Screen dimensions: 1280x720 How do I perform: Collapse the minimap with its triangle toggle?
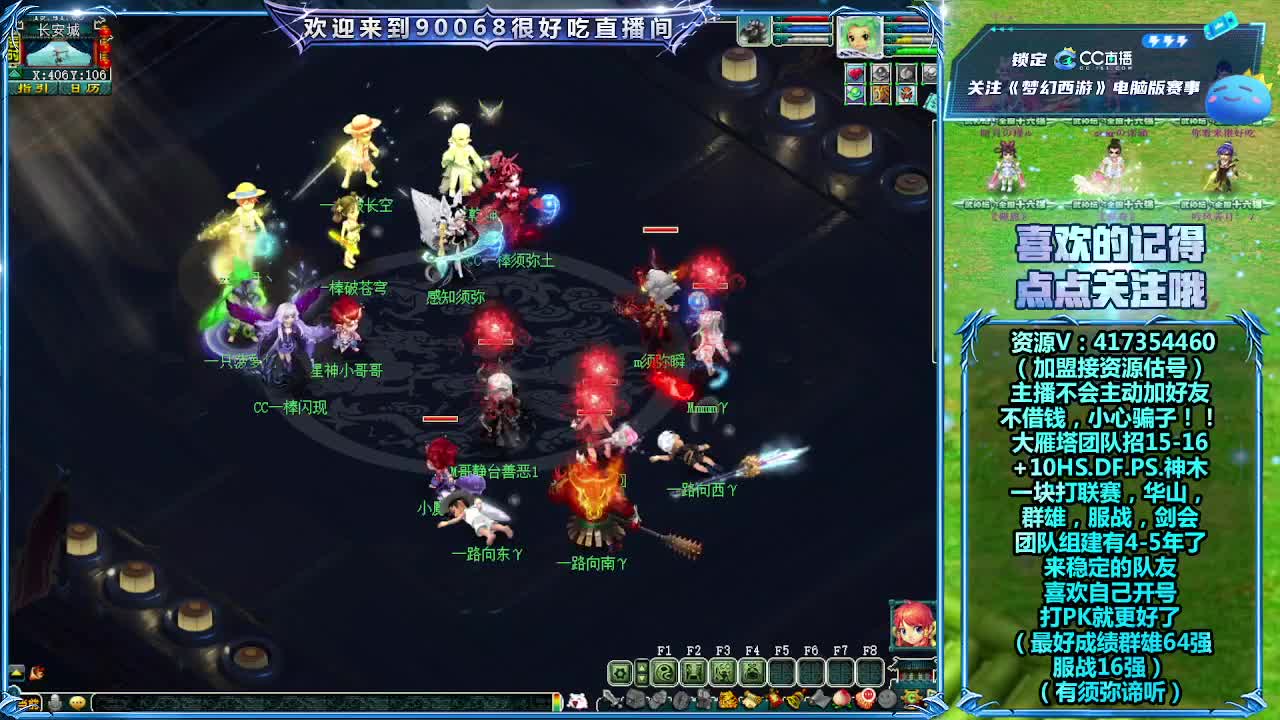coord(15,73)
